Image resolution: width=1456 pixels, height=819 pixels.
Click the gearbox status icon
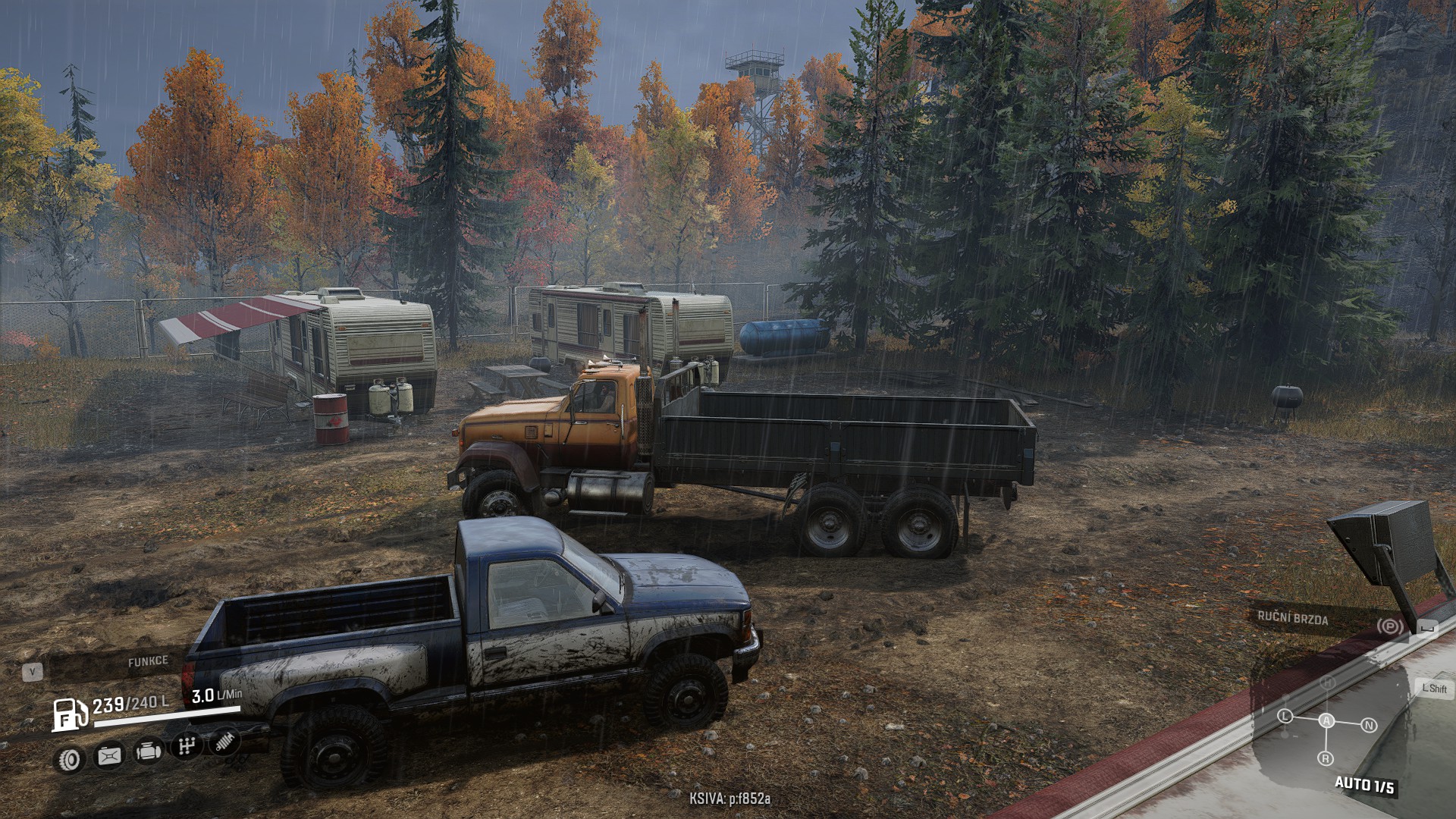[x=187, y=746]
